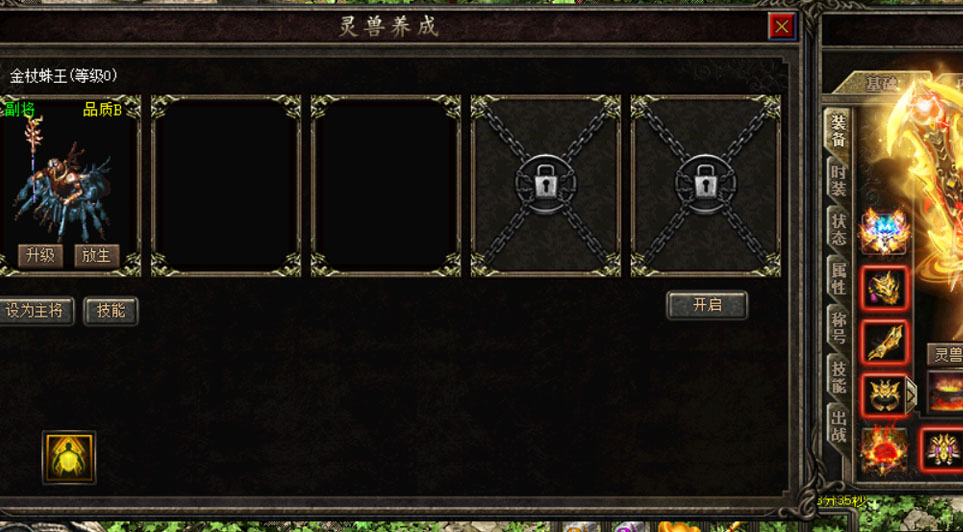The image size is (963, 532).
Task: Select the golden helmet equipment slot
Action: tap(884, 289)
